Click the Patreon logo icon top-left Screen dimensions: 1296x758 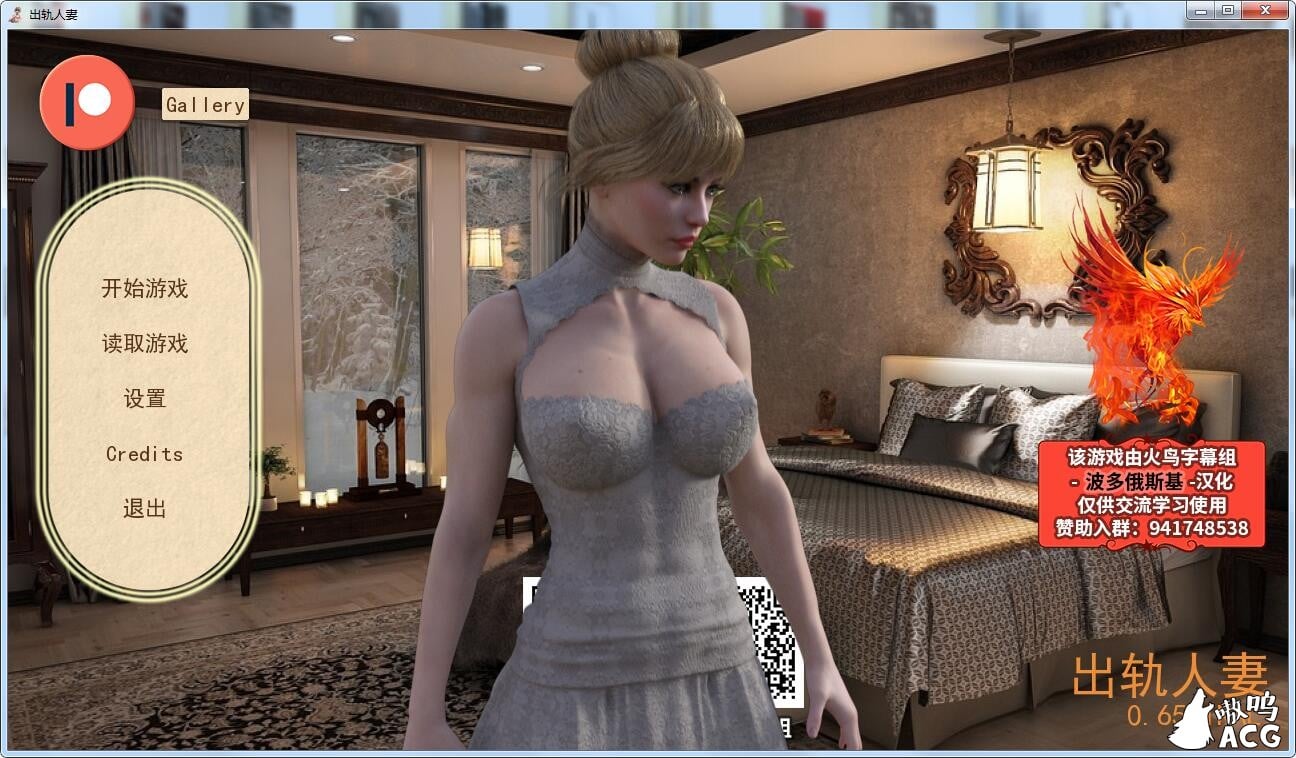click(86, 100)
